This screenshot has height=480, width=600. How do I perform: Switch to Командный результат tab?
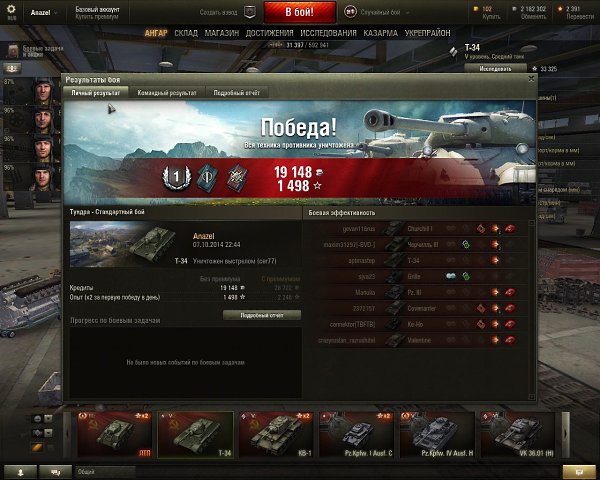pyautogui.click(x=167, y=92)
